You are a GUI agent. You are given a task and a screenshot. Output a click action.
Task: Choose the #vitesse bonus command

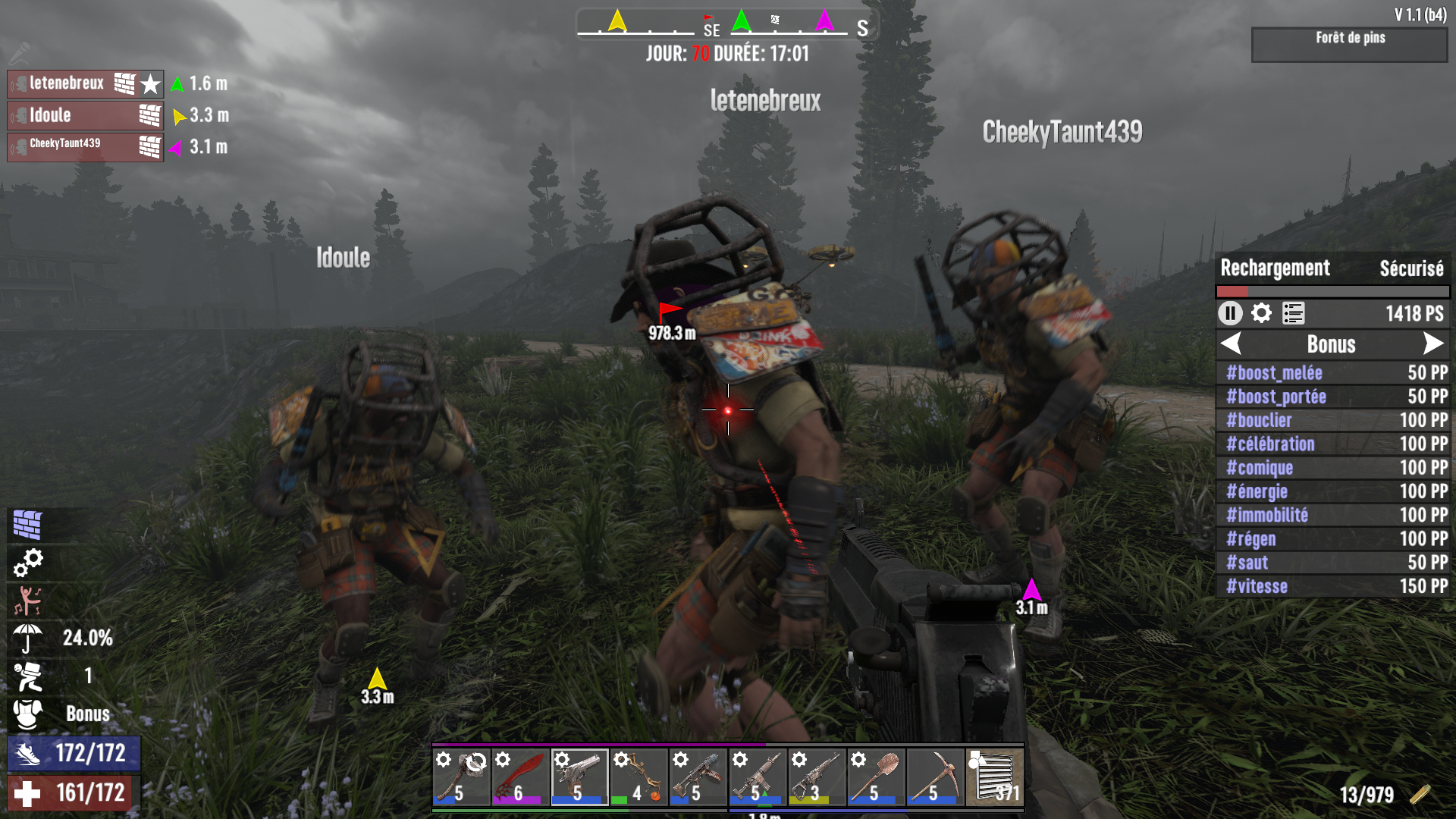tap(1333, 586)
